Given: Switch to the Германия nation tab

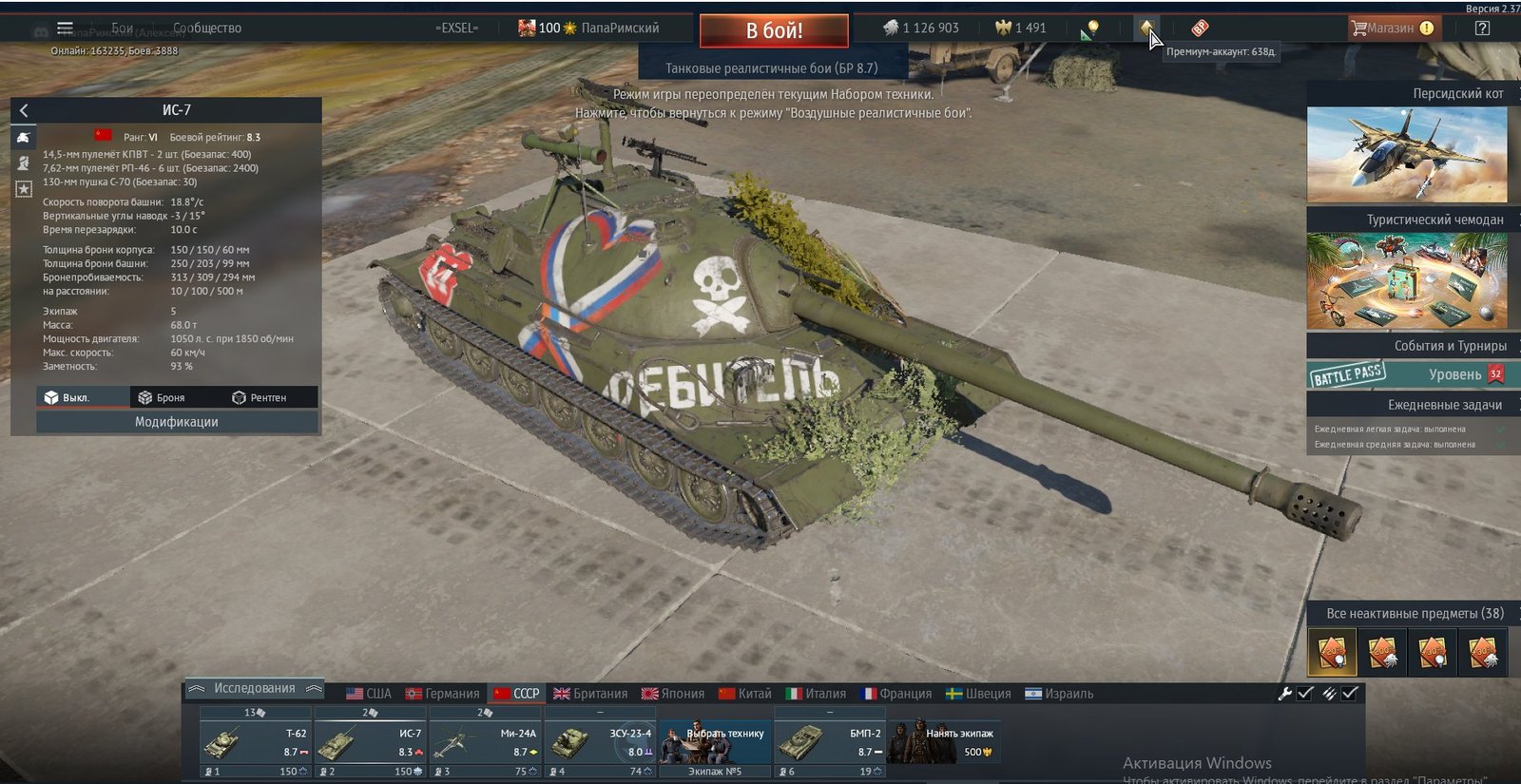Looking at the screenshot, I should 442,694.
